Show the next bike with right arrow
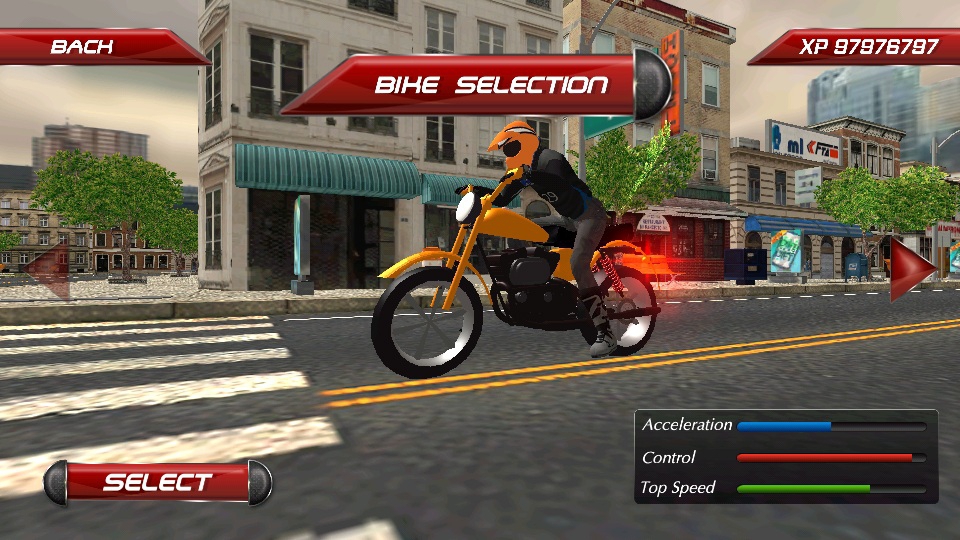The image size is (960, 540). coord(911,268)
